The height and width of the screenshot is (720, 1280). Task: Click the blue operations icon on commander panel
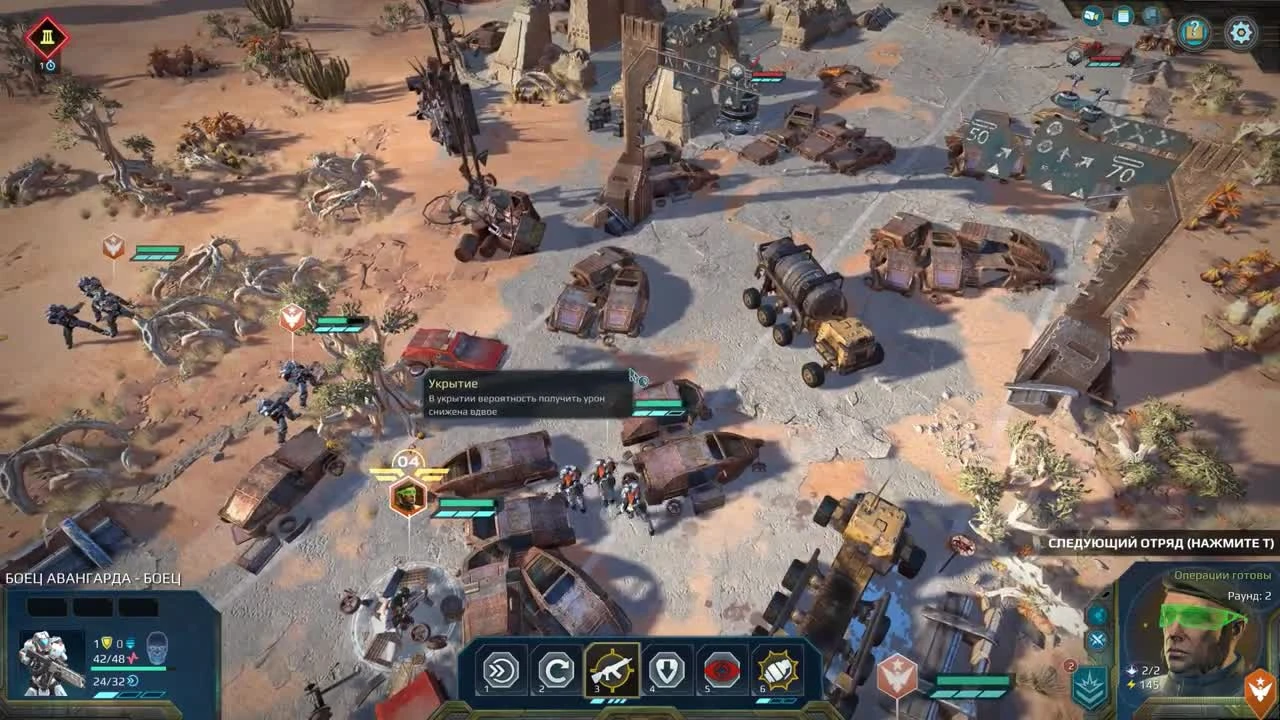coord(1097,615)
